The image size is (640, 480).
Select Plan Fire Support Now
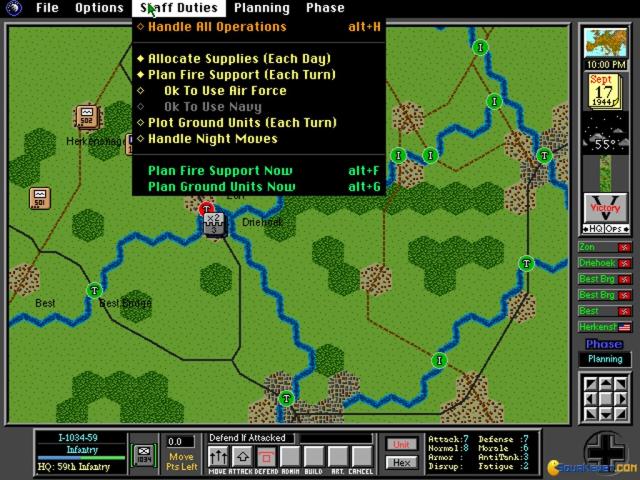point(220,171)
